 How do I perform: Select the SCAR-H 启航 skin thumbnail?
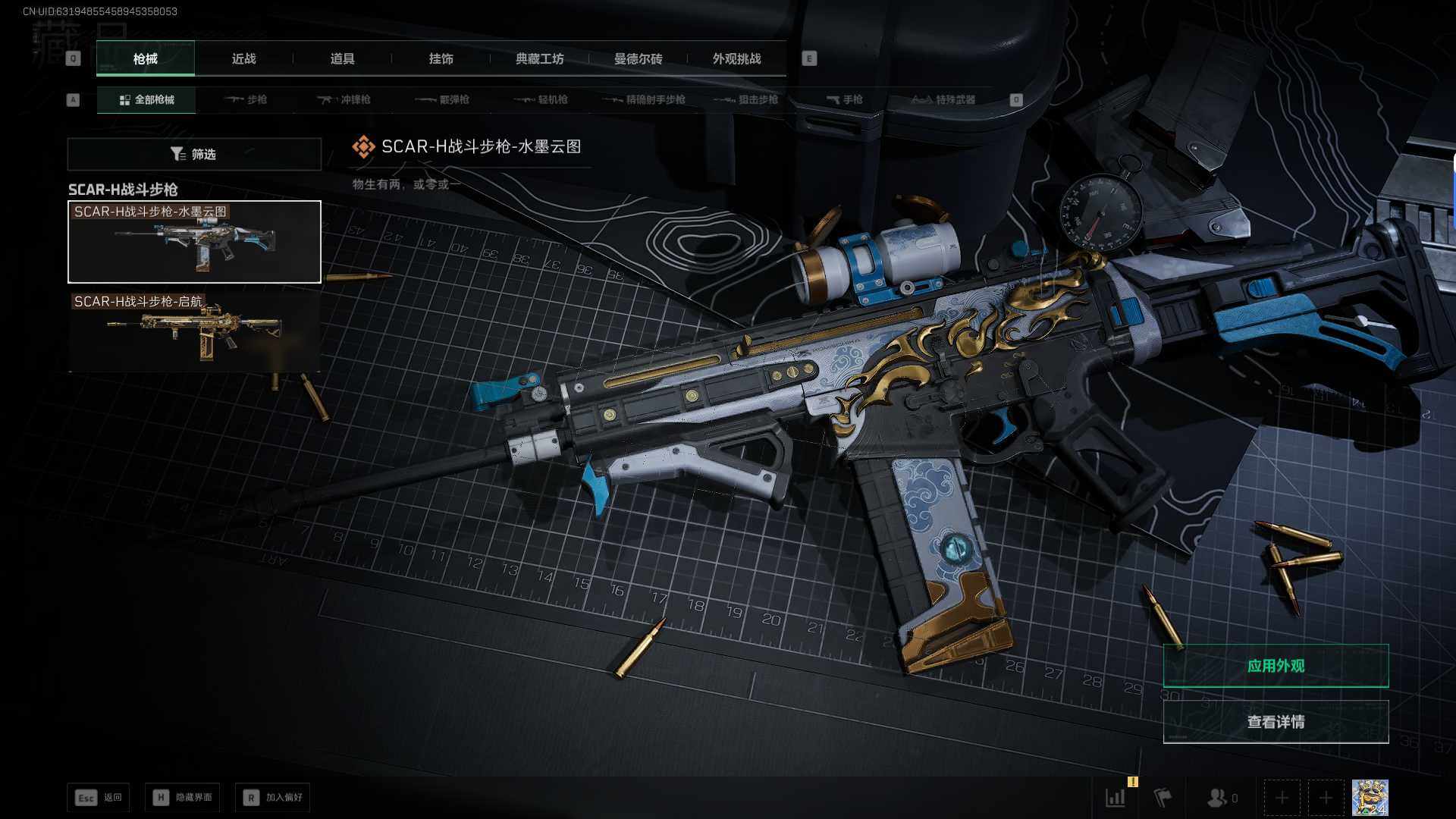pos(194,331)
